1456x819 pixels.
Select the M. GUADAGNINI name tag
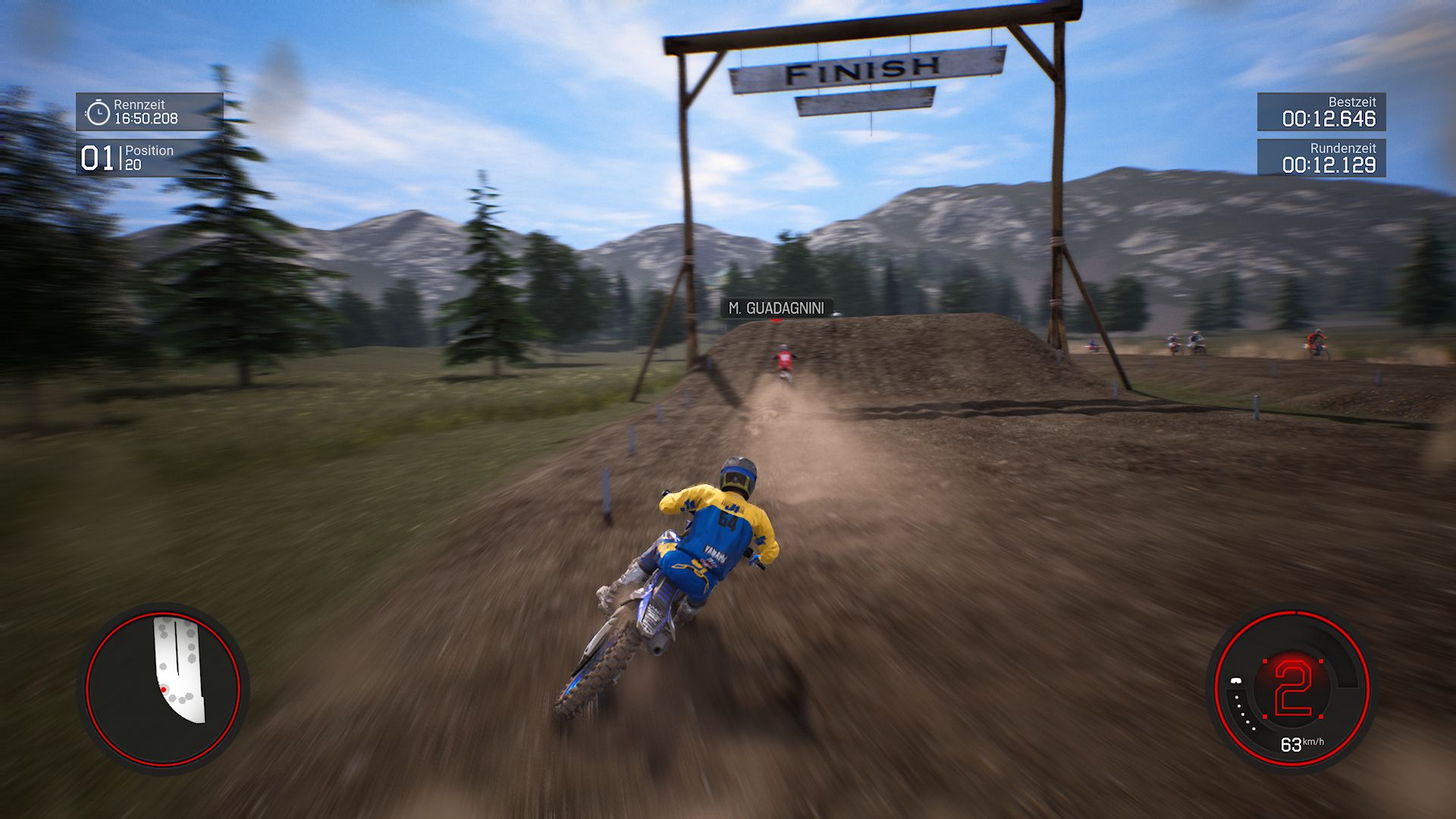click(777, 308)
